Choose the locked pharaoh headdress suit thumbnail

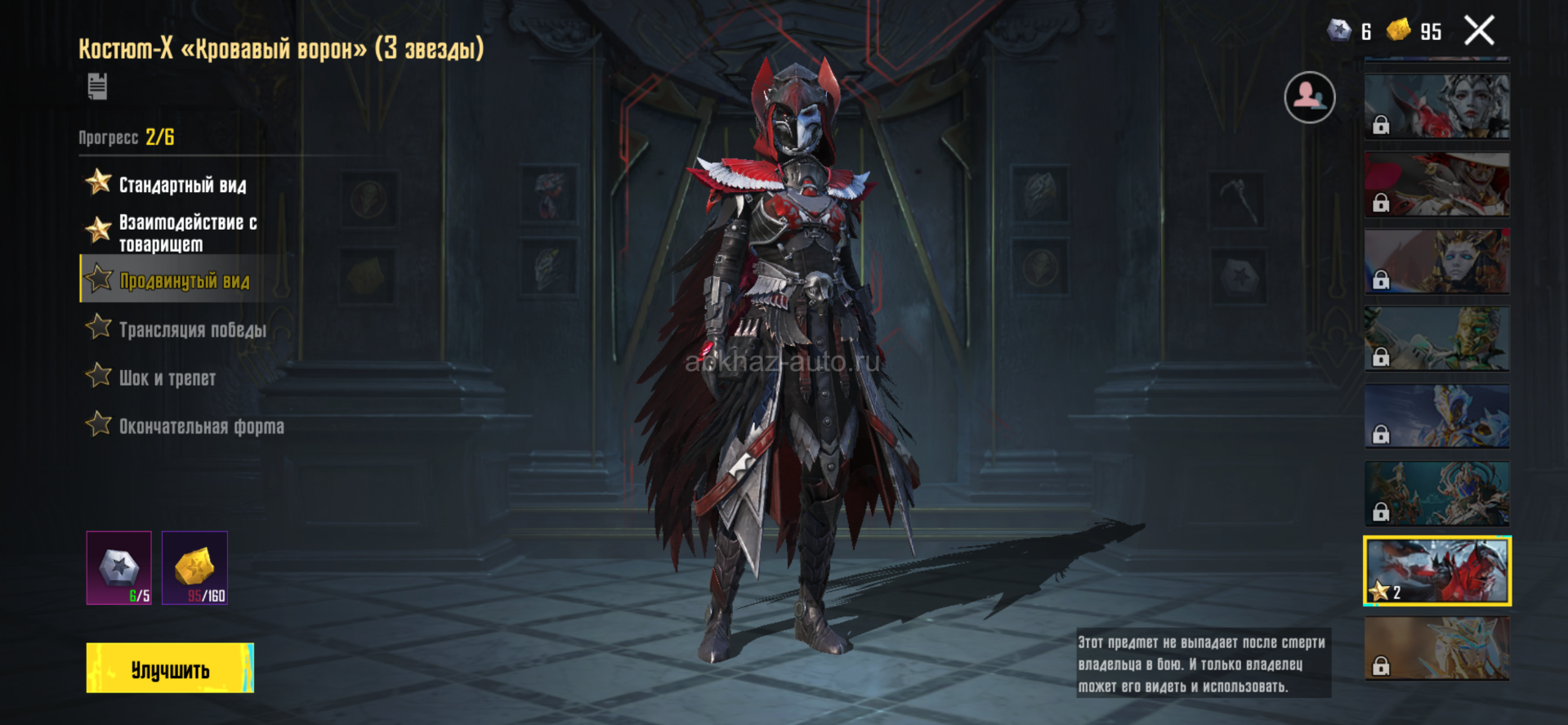point(1436,262)
